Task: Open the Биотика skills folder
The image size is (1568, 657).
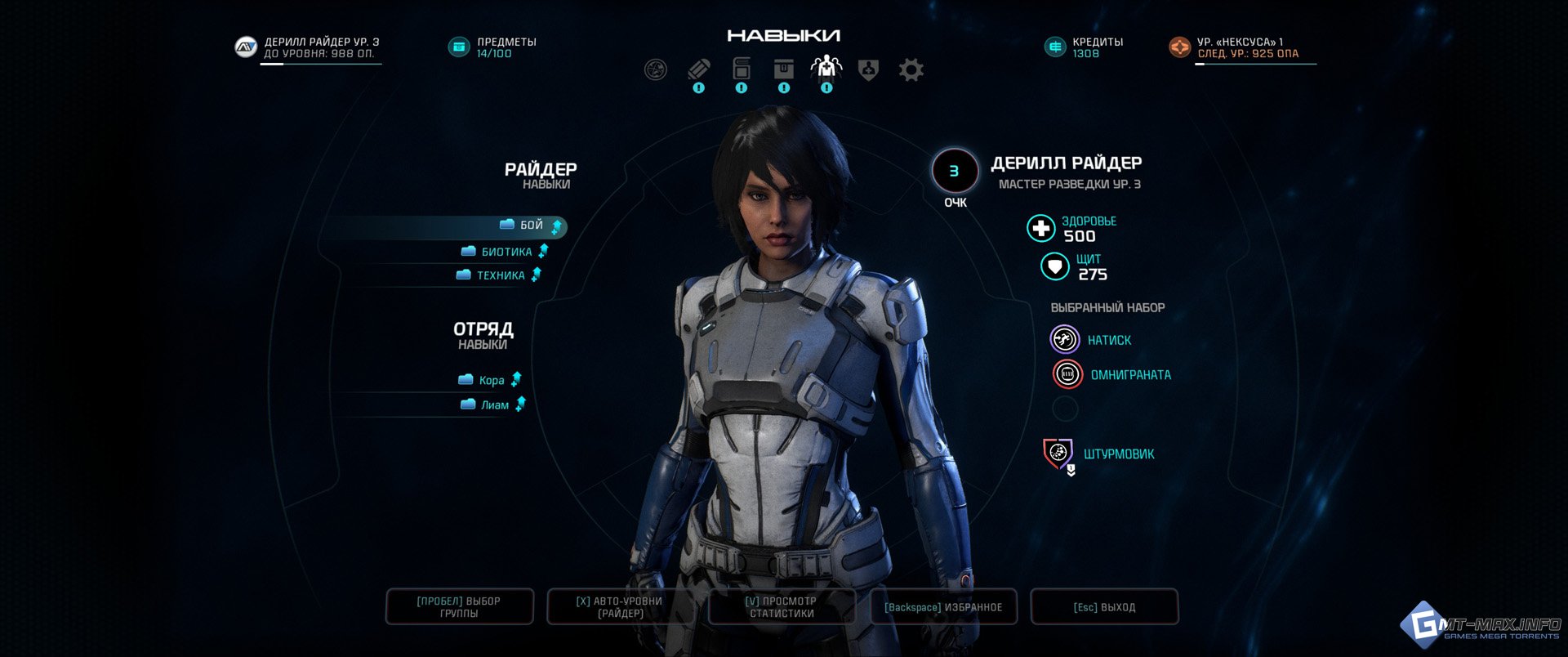Action: pos(506,252)
